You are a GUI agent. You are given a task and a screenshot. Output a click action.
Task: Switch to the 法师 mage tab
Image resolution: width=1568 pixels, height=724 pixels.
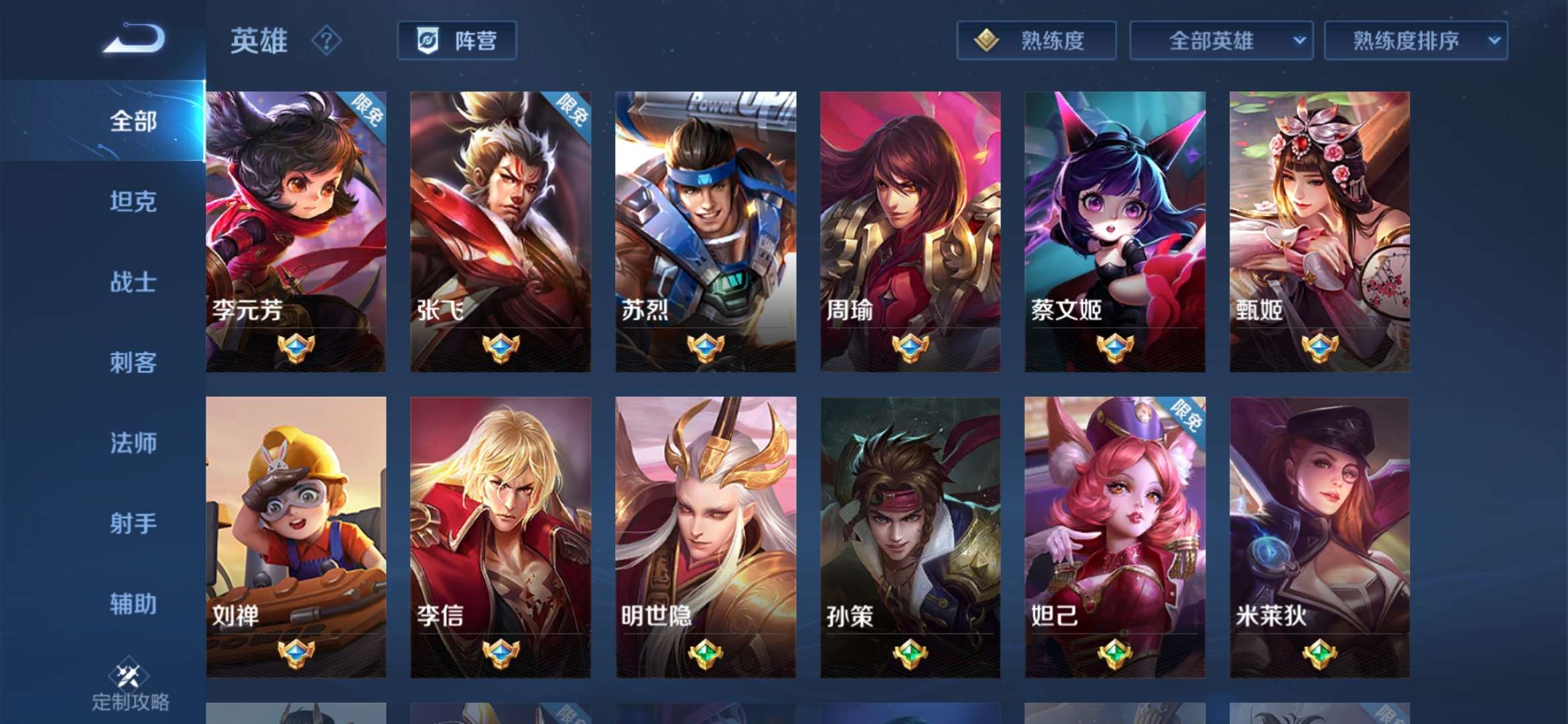click(x=134, y=442)
